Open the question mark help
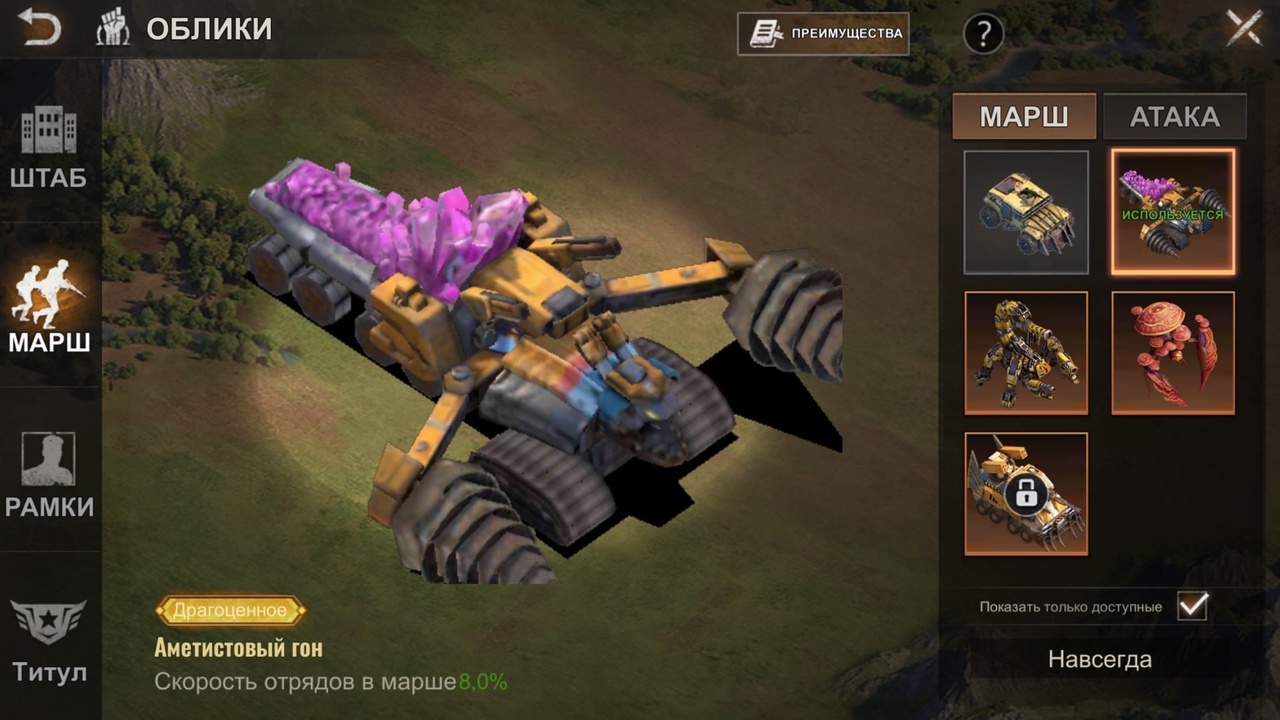This screenshot has height=720, width=1280. [x=983, y=34]
